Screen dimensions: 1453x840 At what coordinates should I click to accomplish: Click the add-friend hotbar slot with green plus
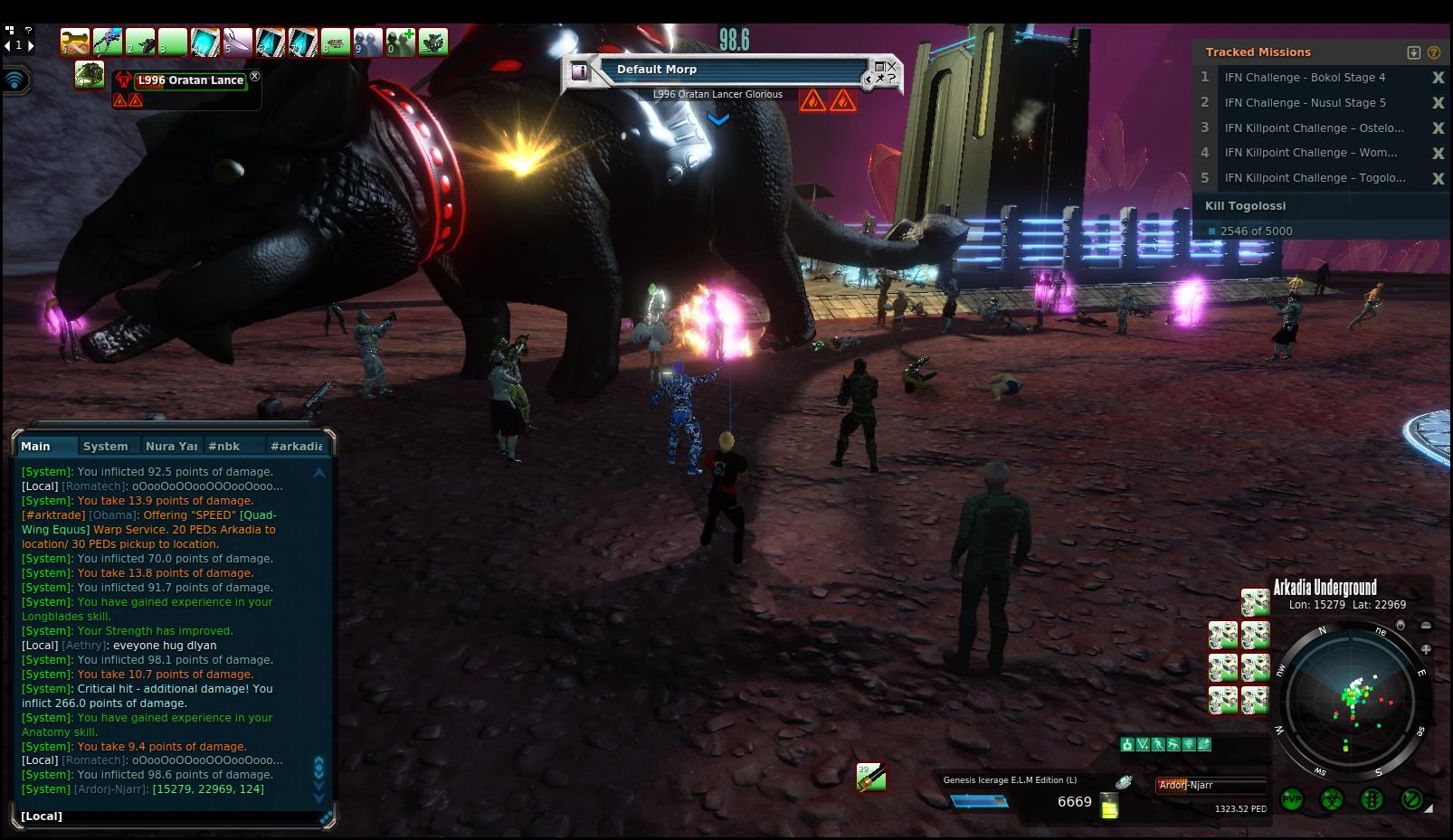click(x=401, y=42)
